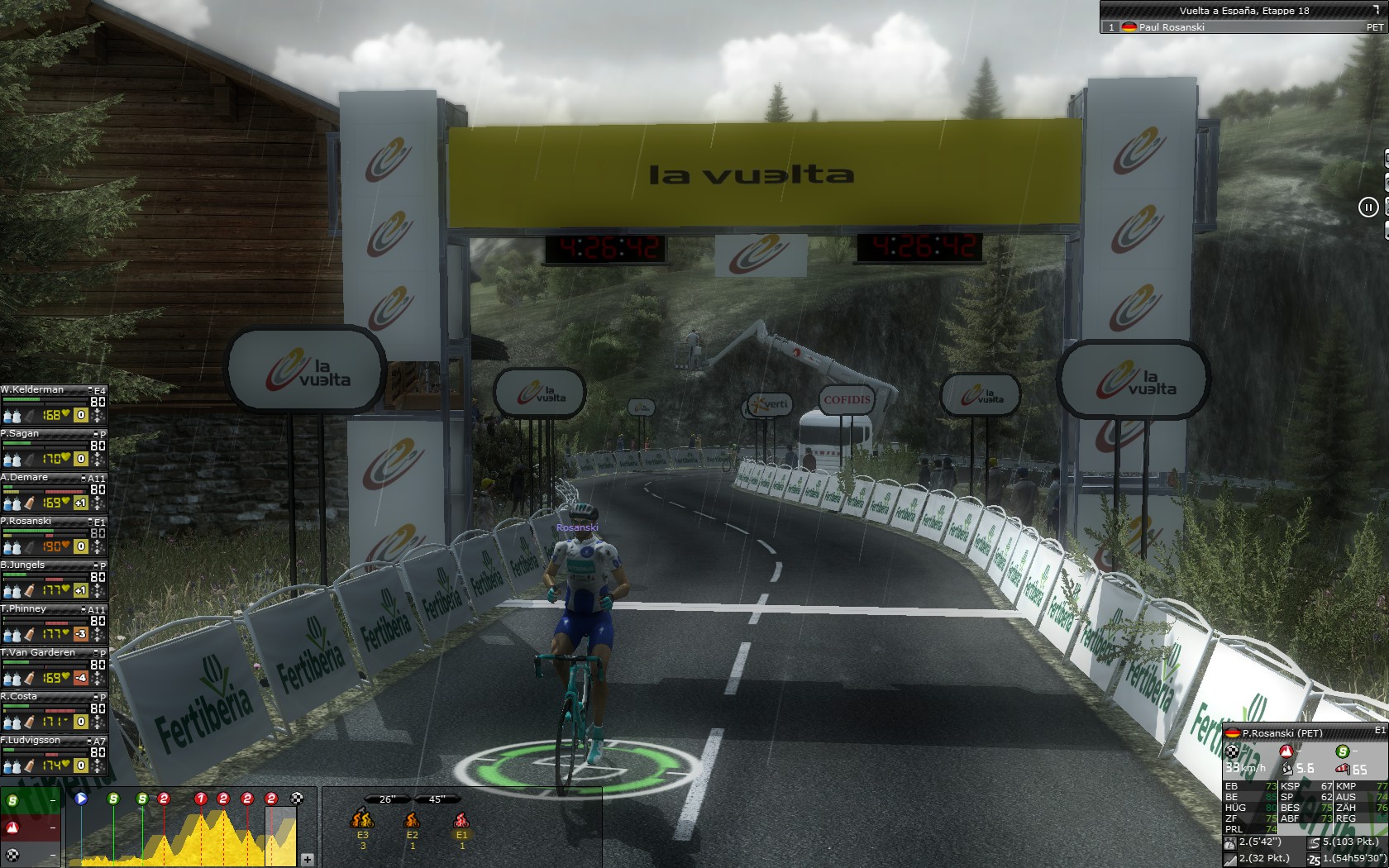This screenshot has width=1389, height=868.
Task: Select the E2 chase group icon
Action: pos(412,820)
